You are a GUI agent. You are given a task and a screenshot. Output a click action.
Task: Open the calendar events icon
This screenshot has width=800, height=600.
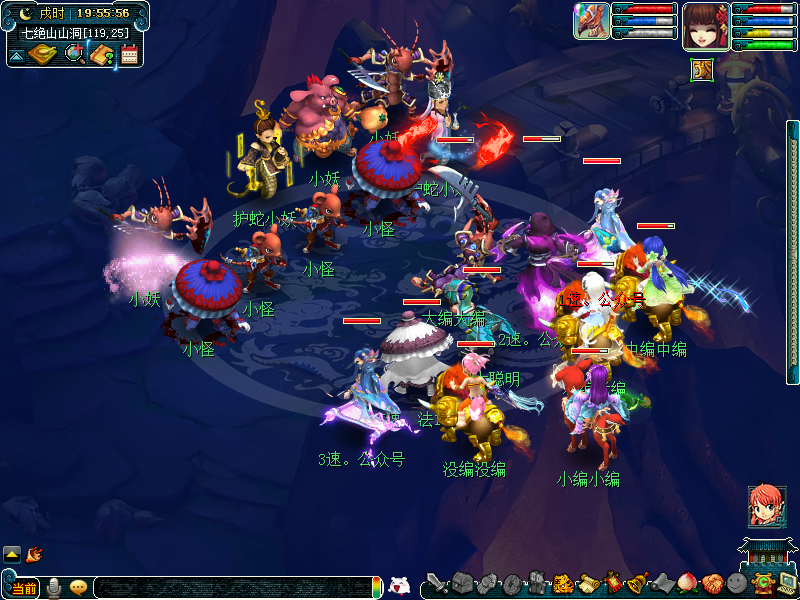(x=129, y=55)
